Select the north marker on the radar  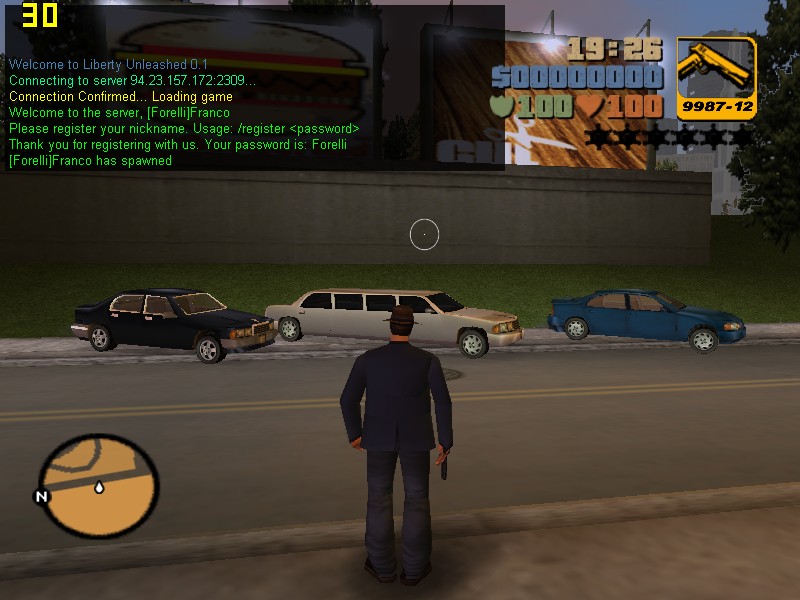pos(42,497)
